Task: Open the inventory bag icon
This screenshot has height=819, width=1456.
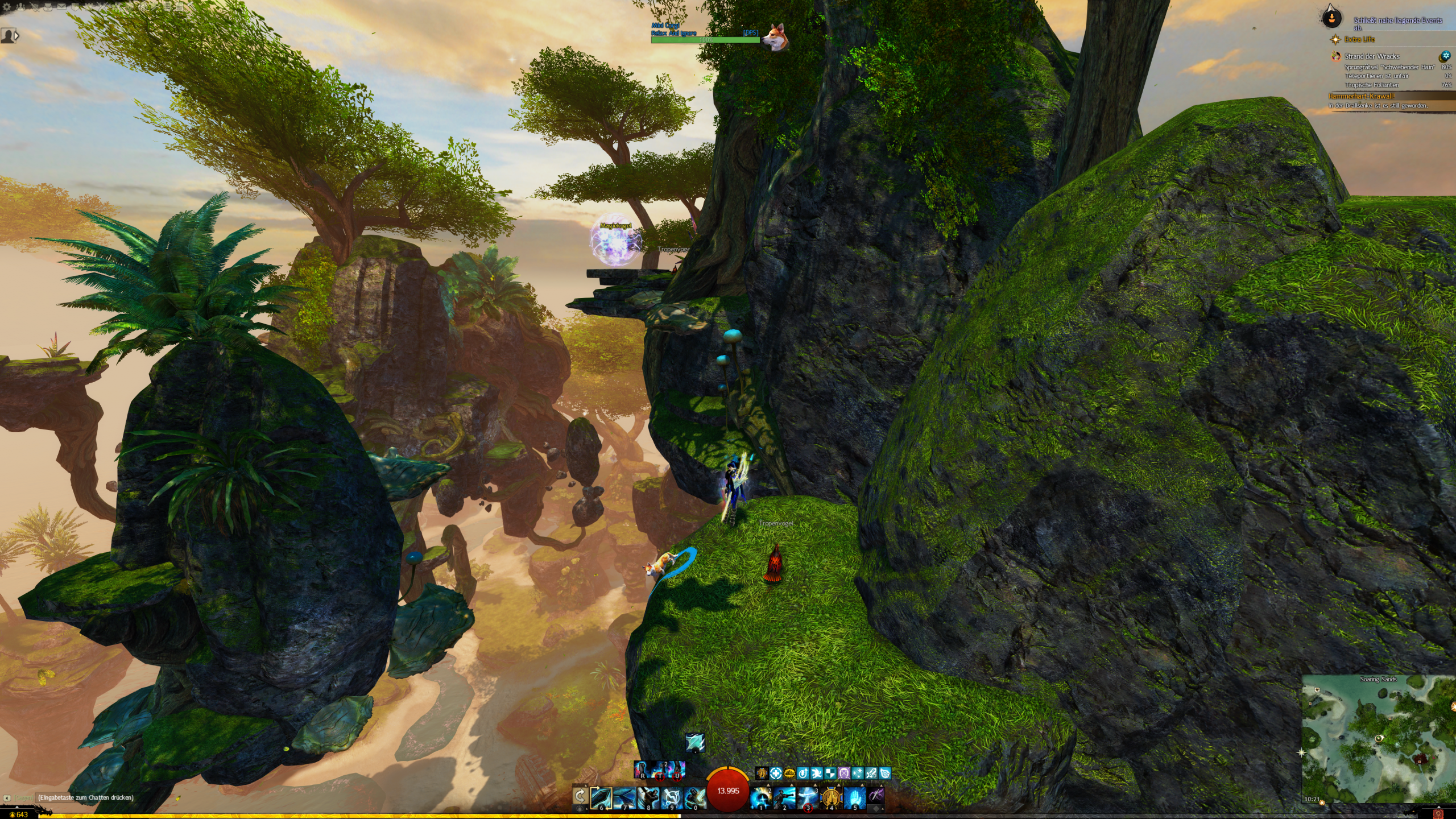Action: [48, 7]
